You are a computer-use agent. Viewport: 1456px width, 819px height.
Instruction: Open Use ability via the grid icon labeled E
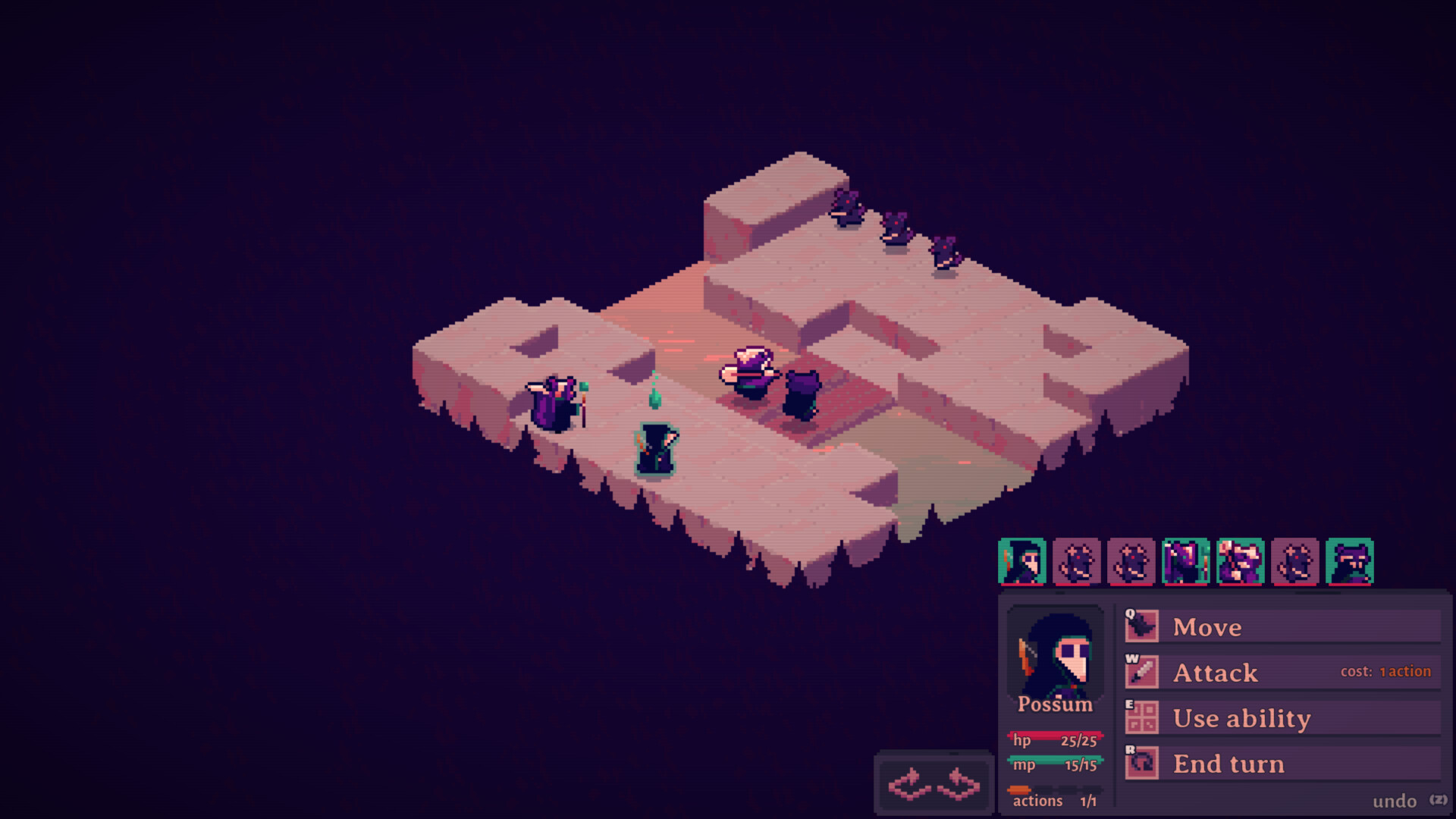coord(1142,717)
